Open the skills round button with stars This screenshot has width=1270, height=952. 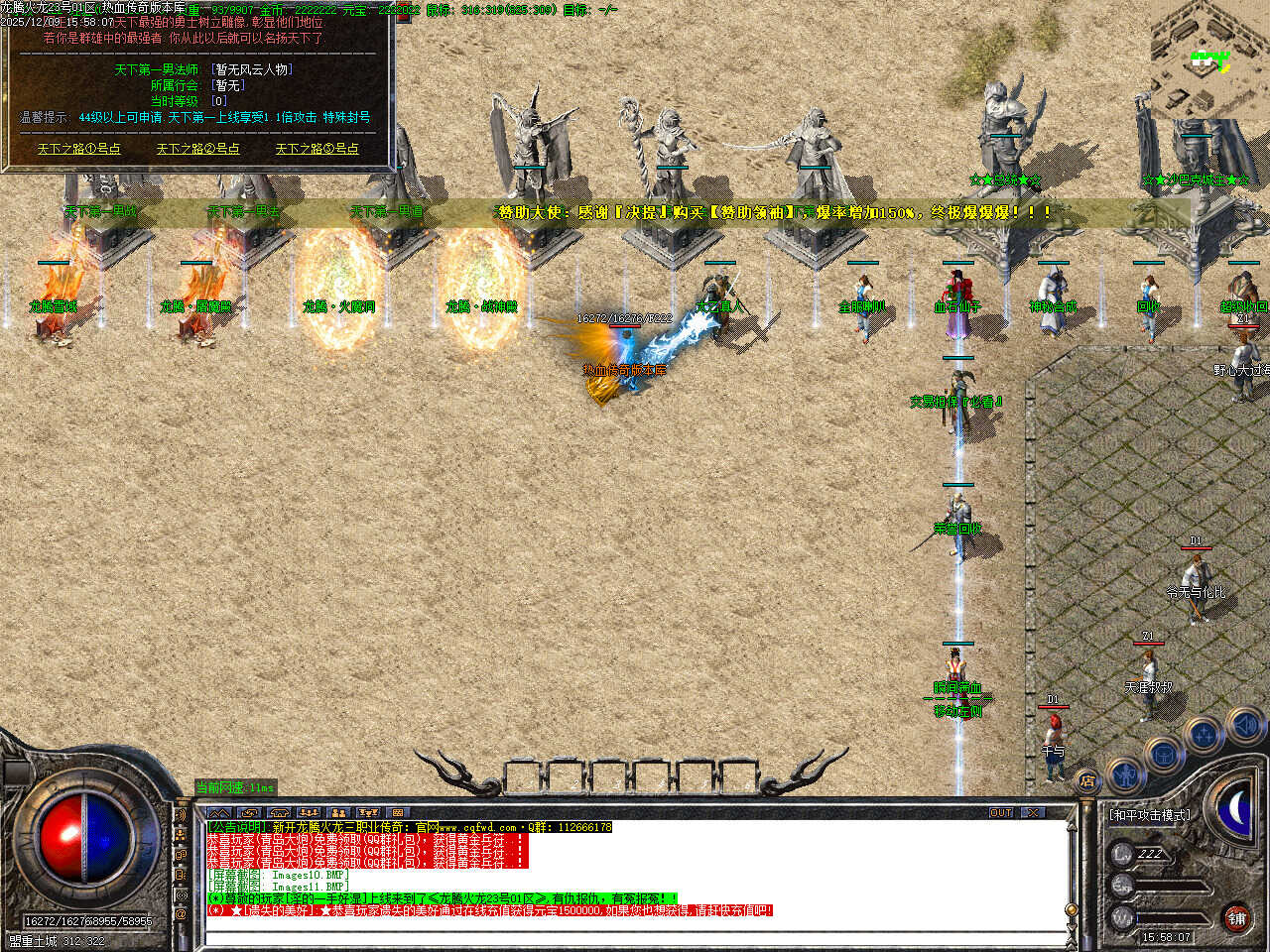1204,735
